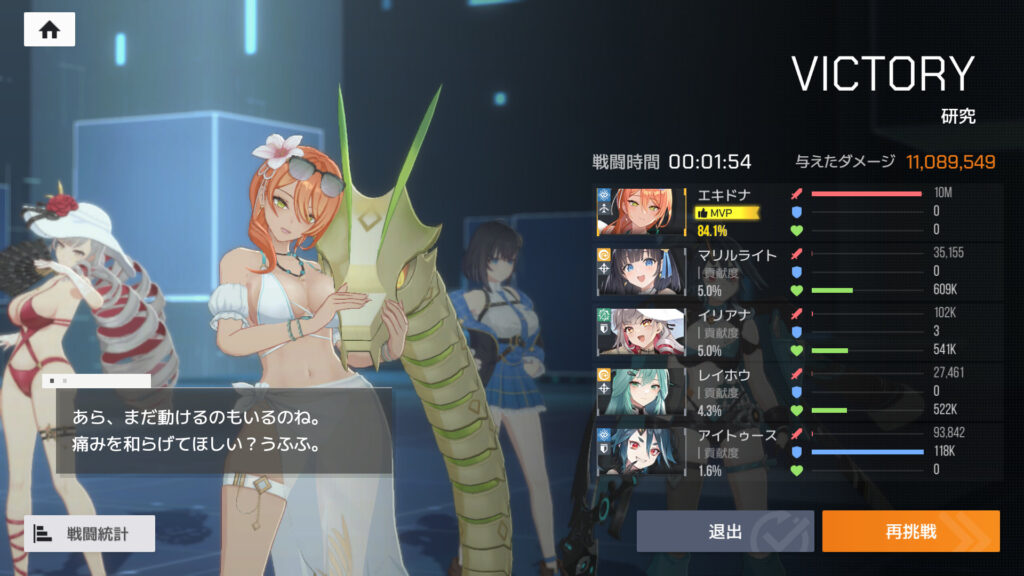This screenshot has height=576, width=1024.
Task: Exit with the 退出 button
Action: coord(724,531)
